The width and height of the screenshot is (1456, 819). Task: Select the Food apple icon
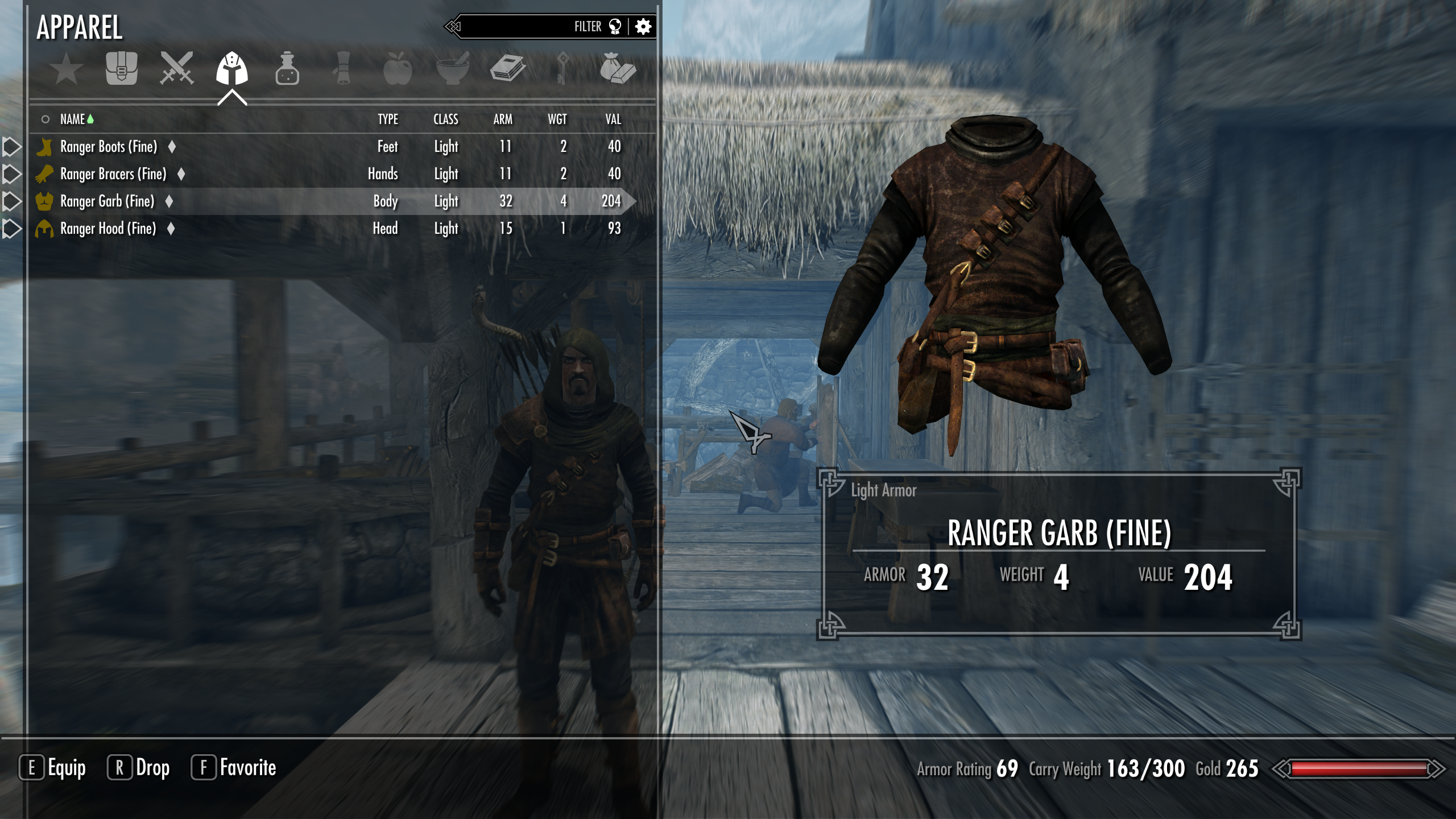[398, 69]
